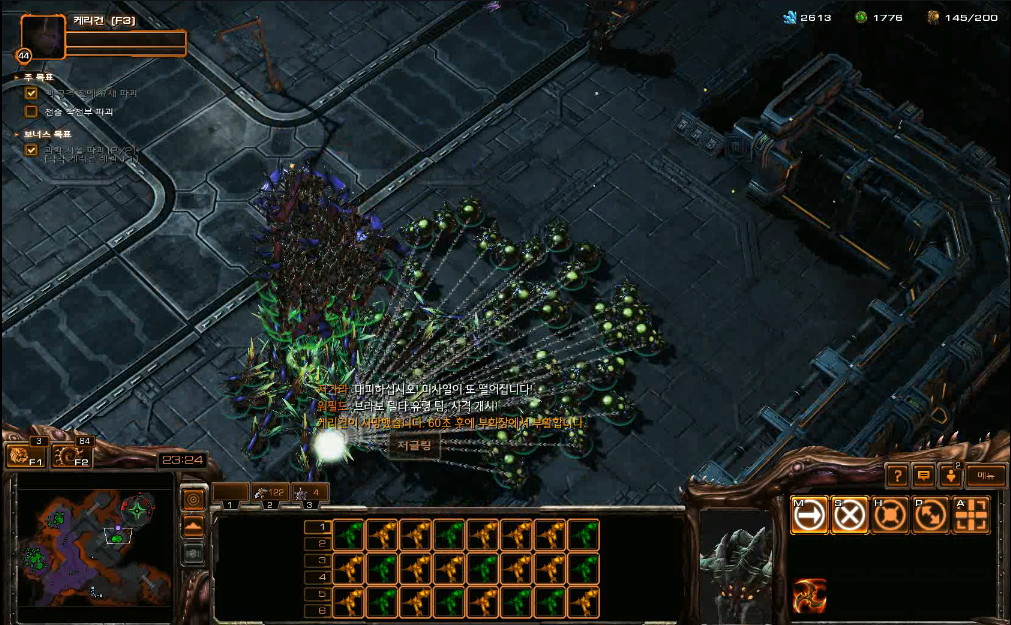1011x625 pixels.
Task: Issue the Hold Position command
Action: (890, 515)
